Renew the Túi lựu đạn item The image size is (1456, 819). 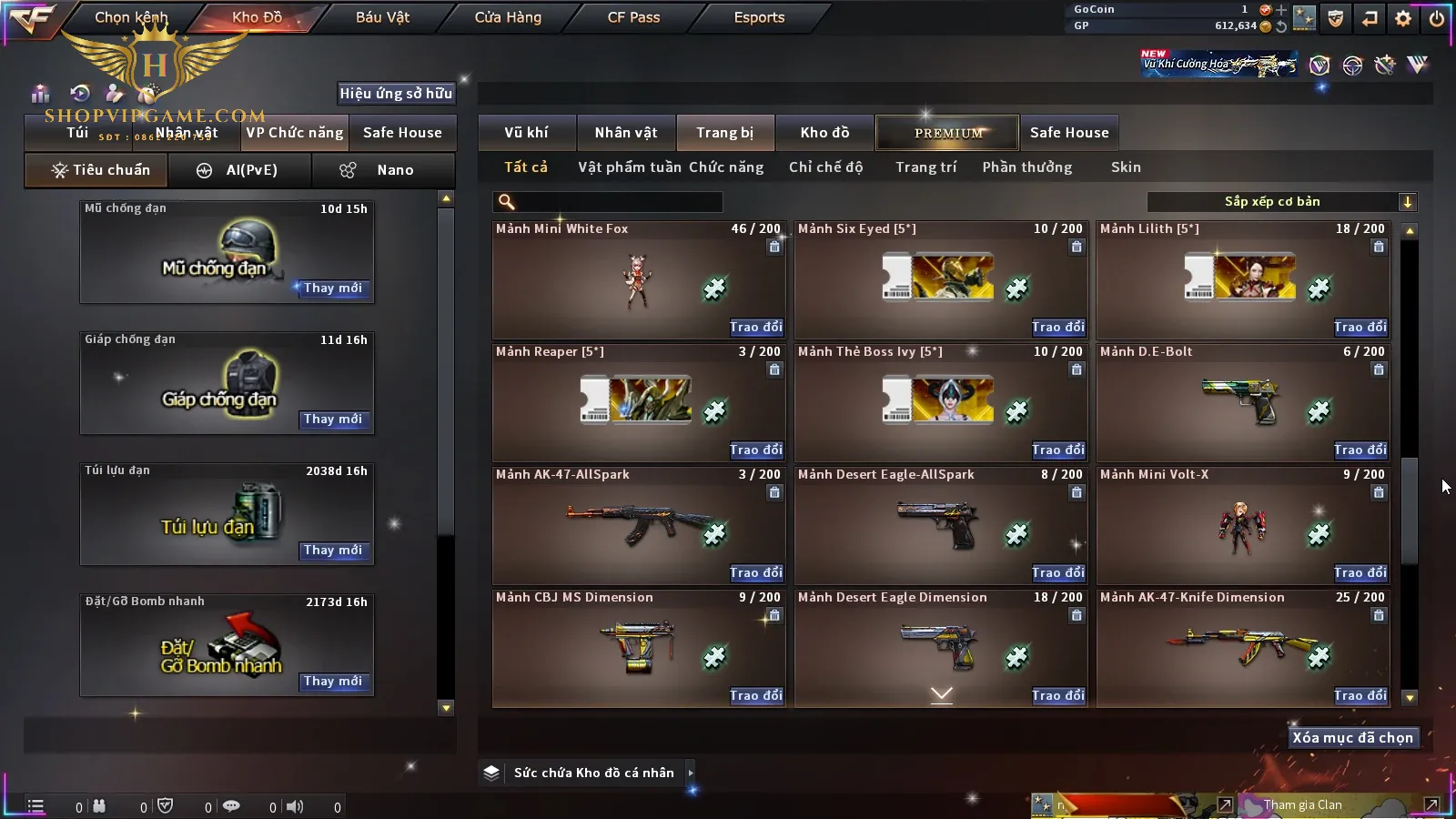point(333,551)
